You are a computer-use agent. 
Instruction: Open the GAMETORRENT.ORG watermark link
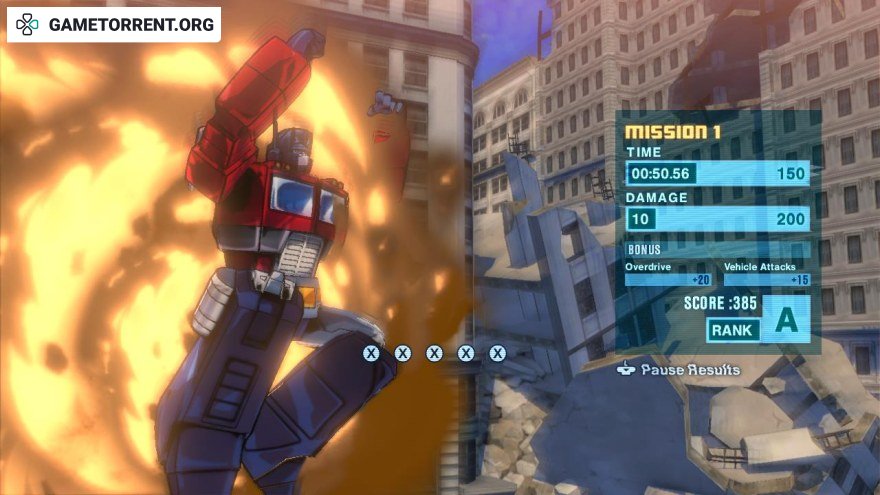(115, 24)
